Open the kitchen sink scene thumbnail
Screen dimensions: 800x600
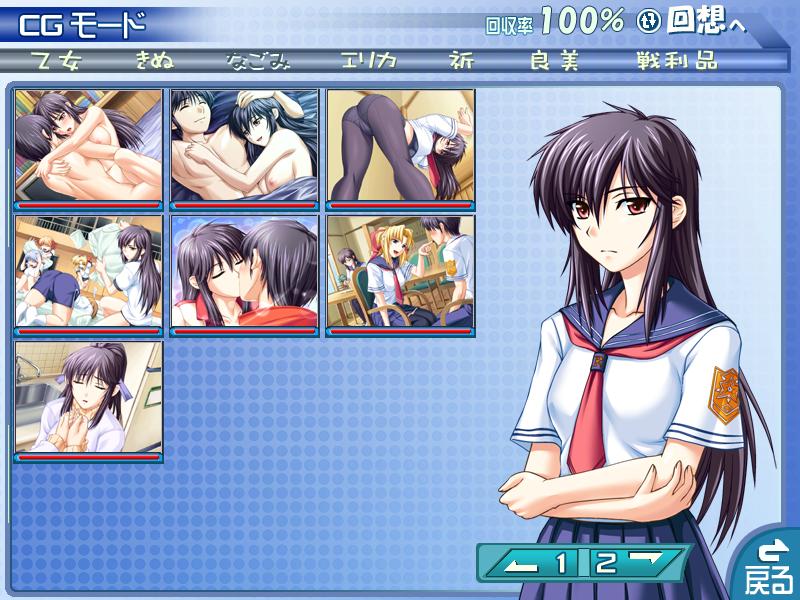point(89,399)
